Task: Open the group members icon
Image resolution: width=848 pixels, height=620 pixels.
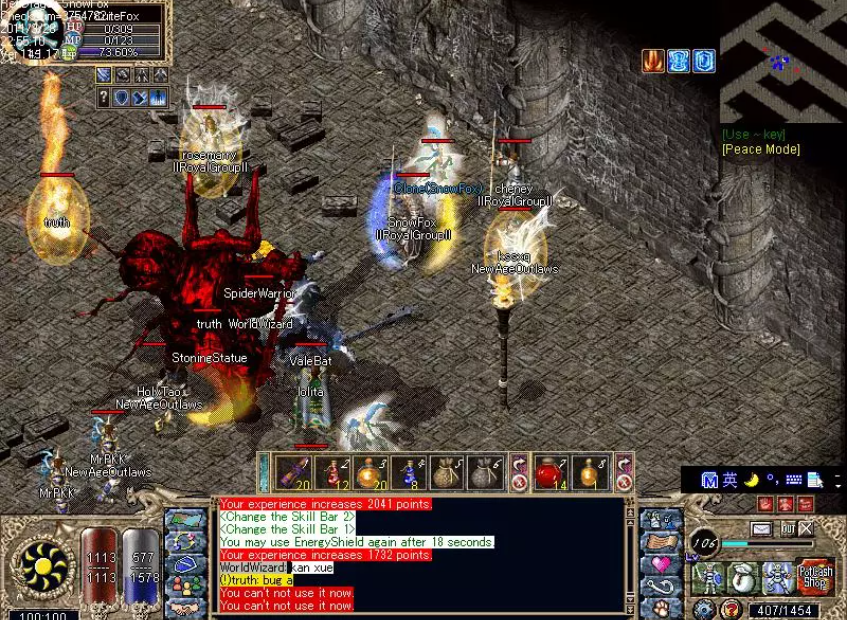Action: [186, 584]
